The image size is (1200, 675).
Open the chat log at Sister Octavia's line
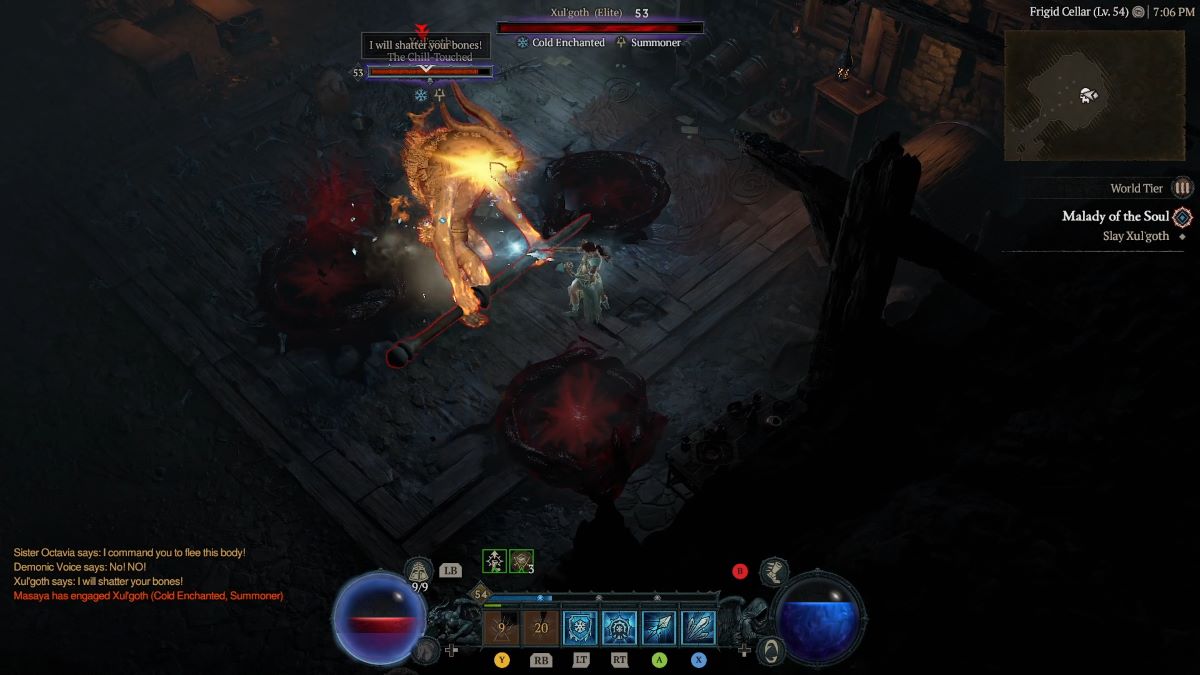click(129, 553)
